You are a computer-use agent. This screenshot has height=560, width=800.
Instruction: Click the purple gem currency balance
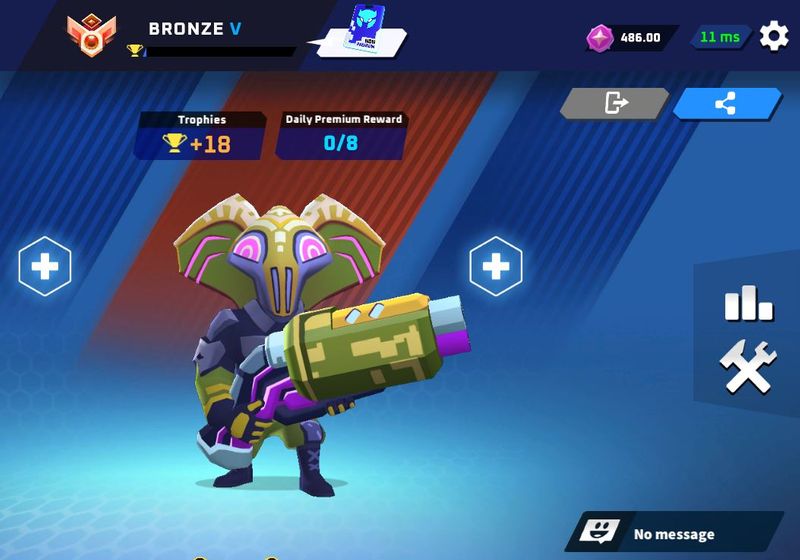[x=630, y=38]
